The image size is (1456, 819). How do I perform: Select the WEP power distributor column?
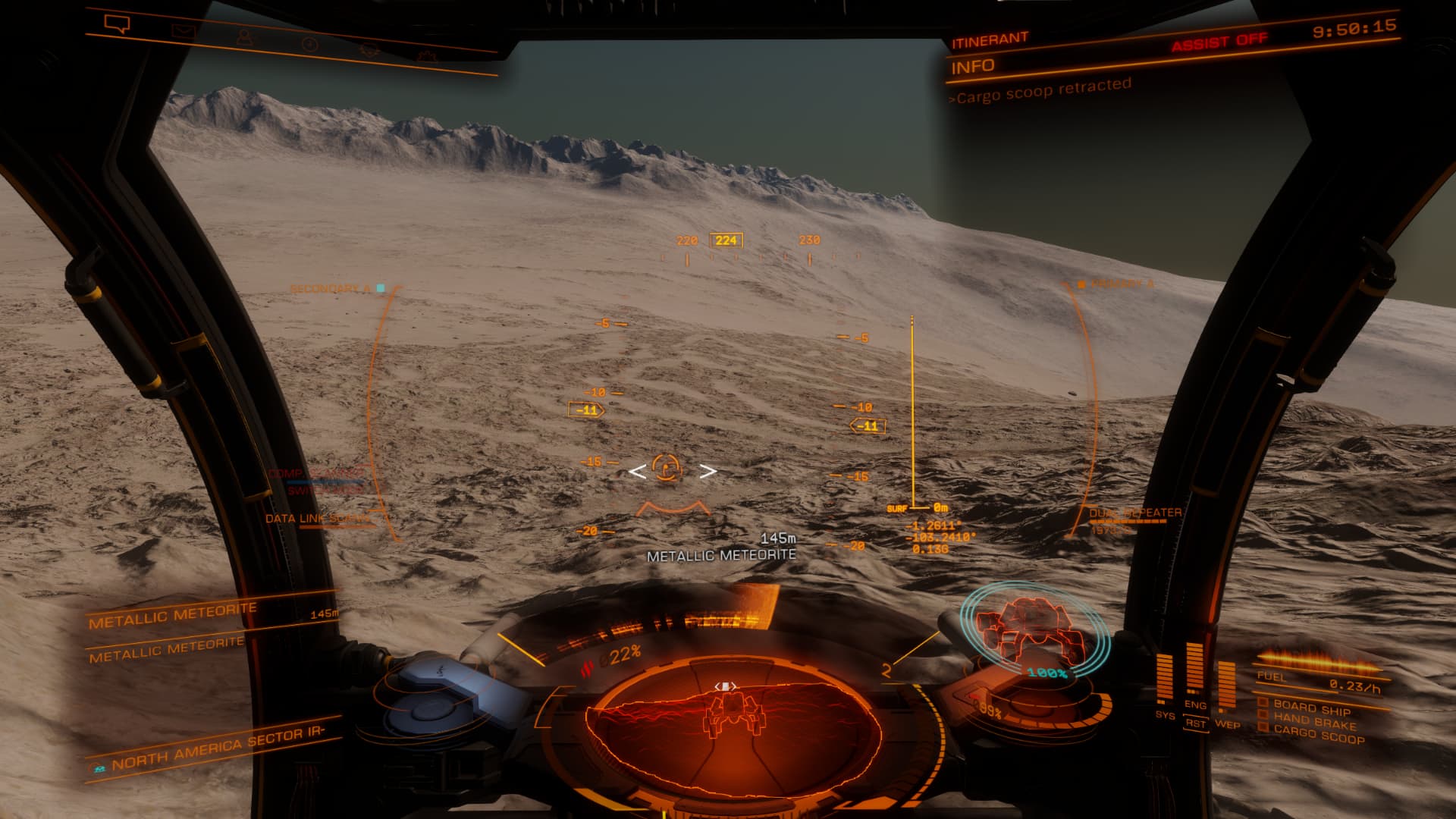[1225, 686]
